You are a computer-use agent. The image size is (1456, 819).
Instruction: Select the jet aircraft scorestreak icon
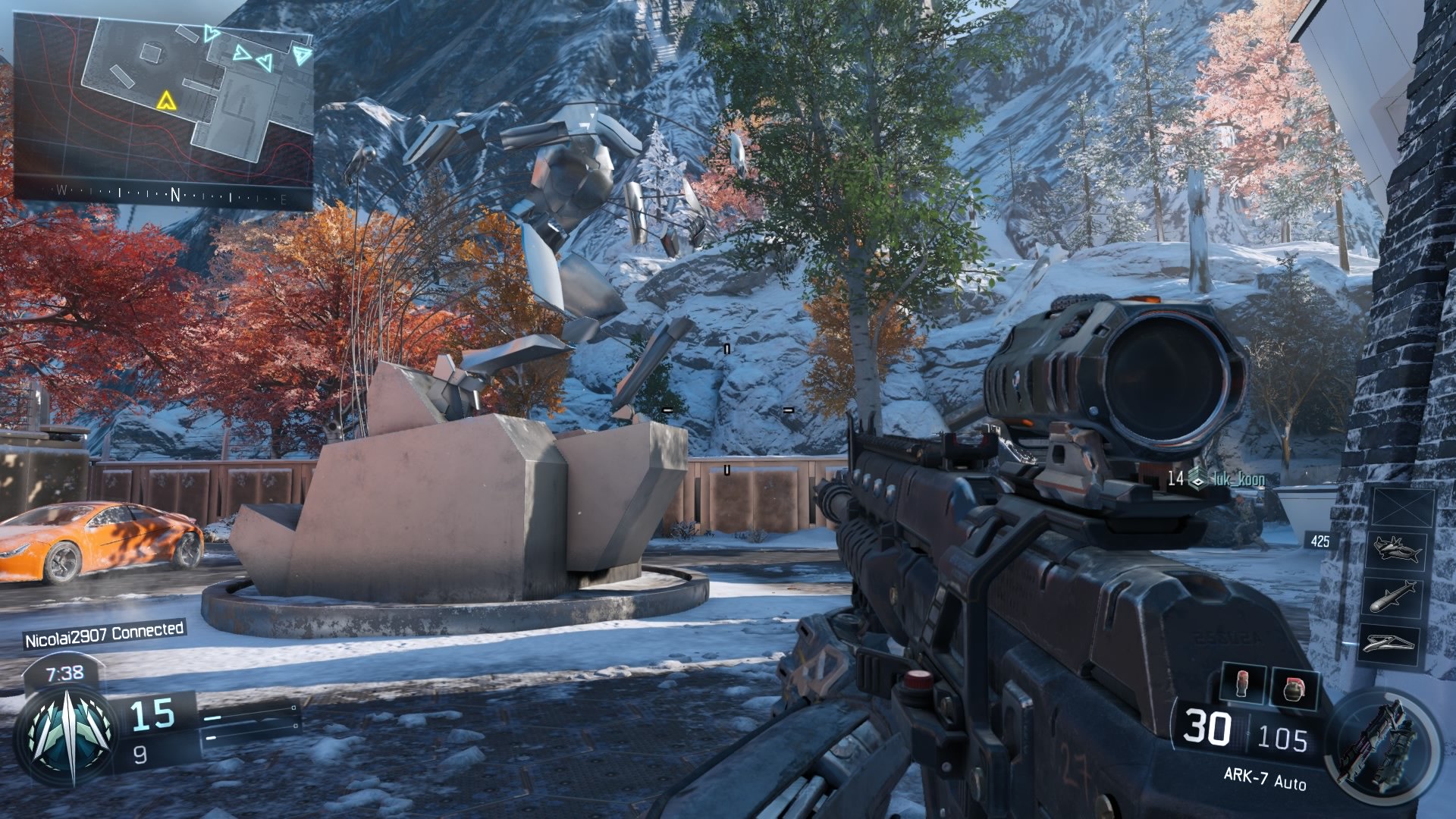pyautogui.click(x=1396, y=549)
